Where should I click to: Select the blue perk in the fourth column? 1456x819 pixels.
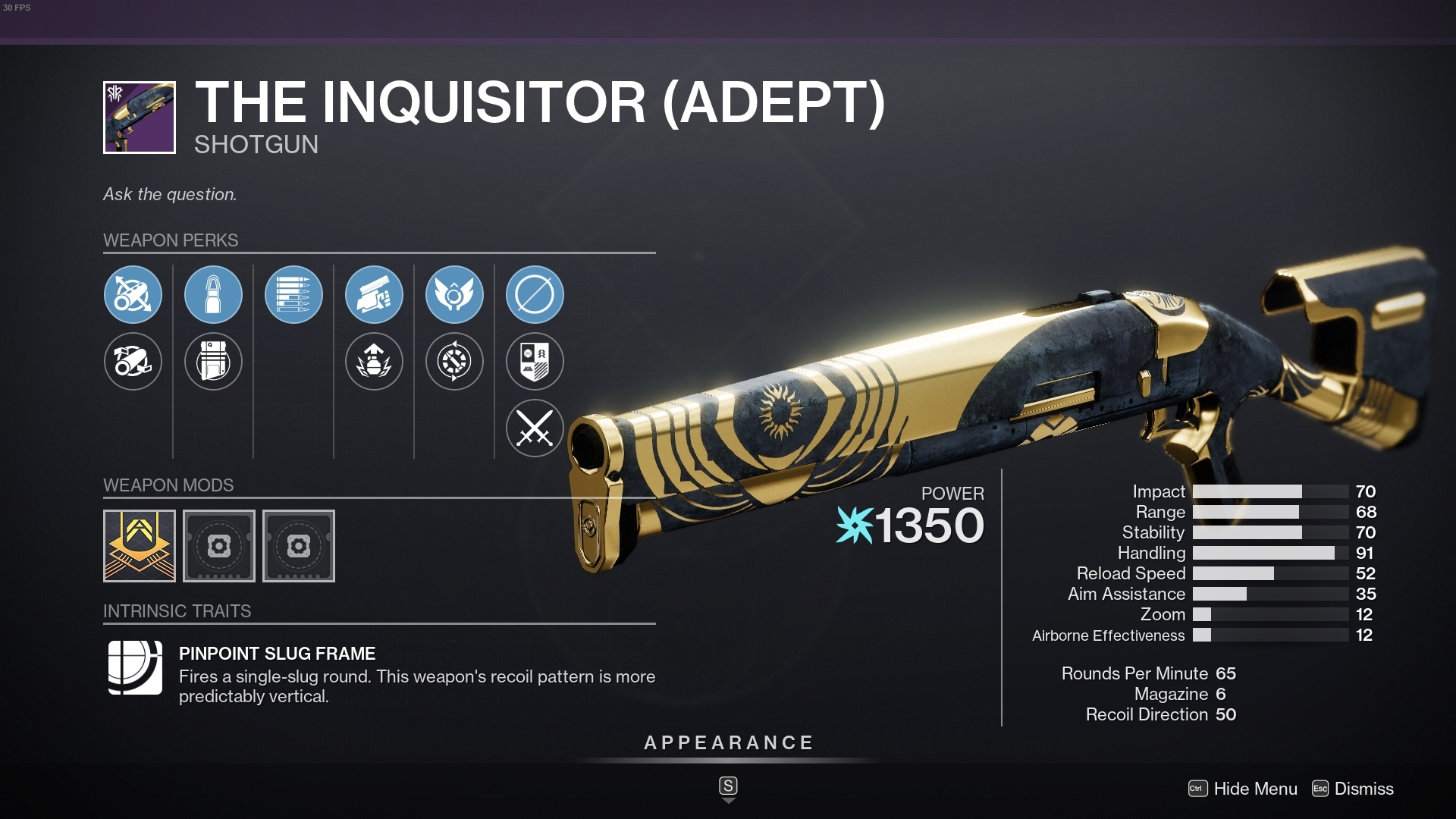[x=374, y=295]
